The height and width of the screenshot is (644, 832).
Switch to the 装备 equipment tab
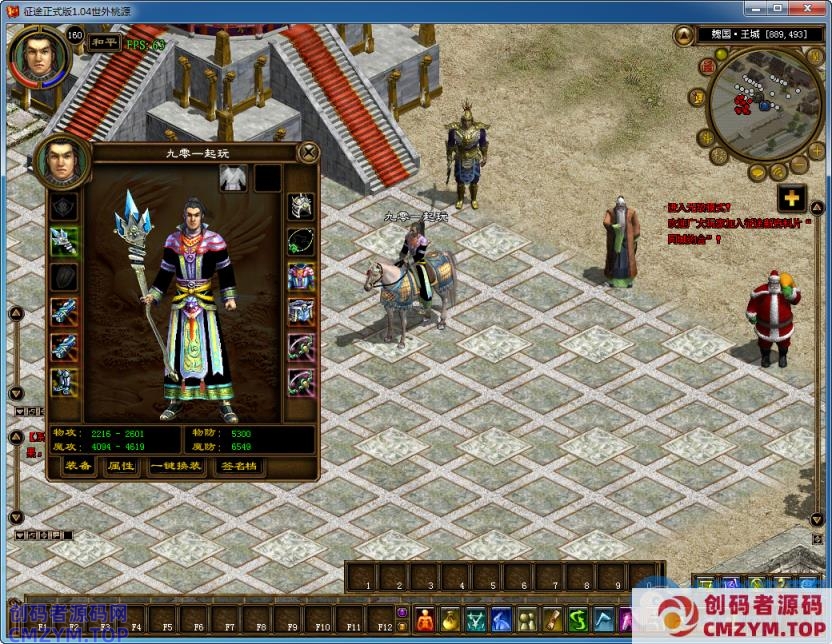[x=79, y=466]
